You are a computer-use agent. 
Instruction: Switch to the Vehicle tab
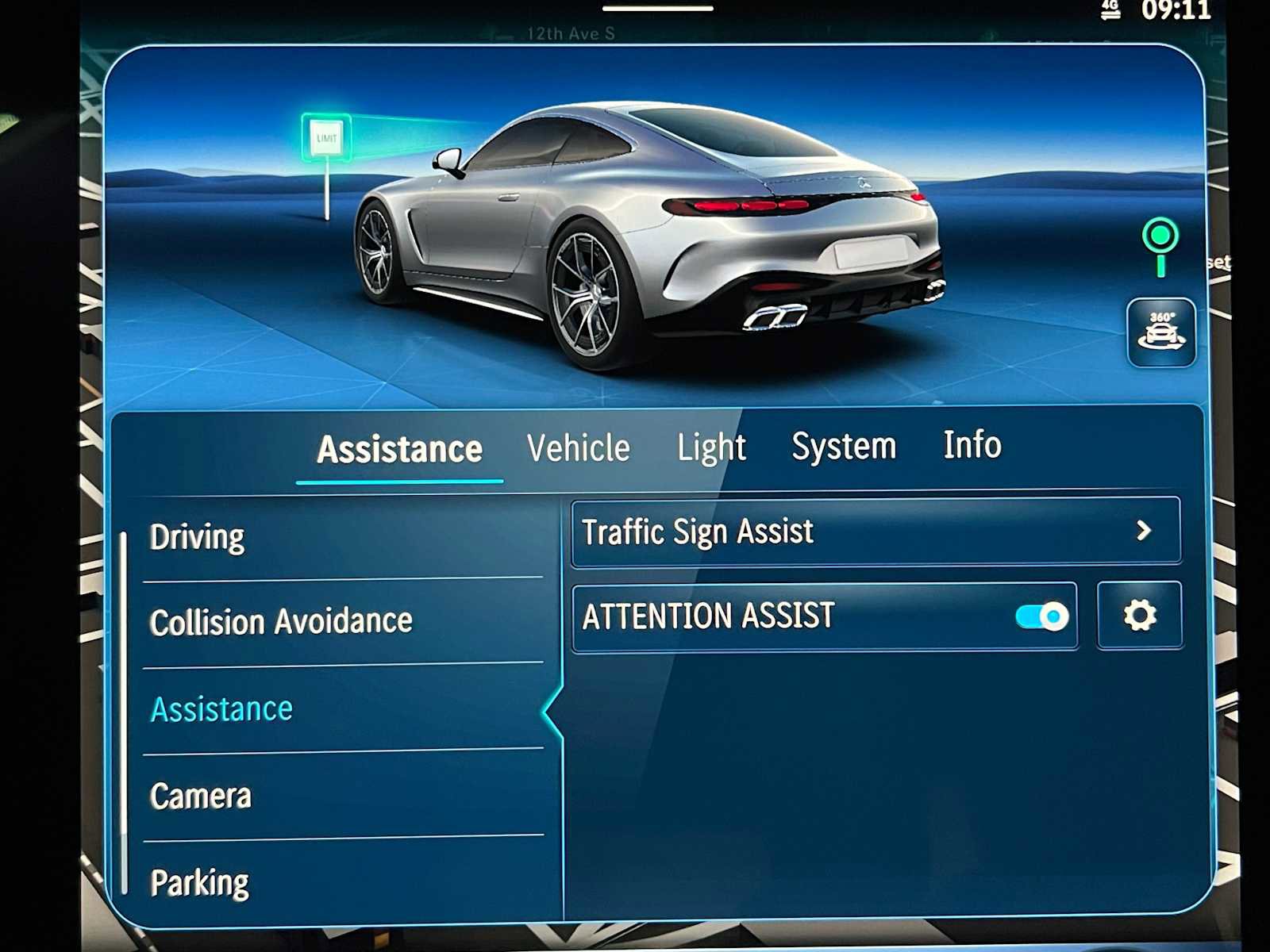(578, 447)
